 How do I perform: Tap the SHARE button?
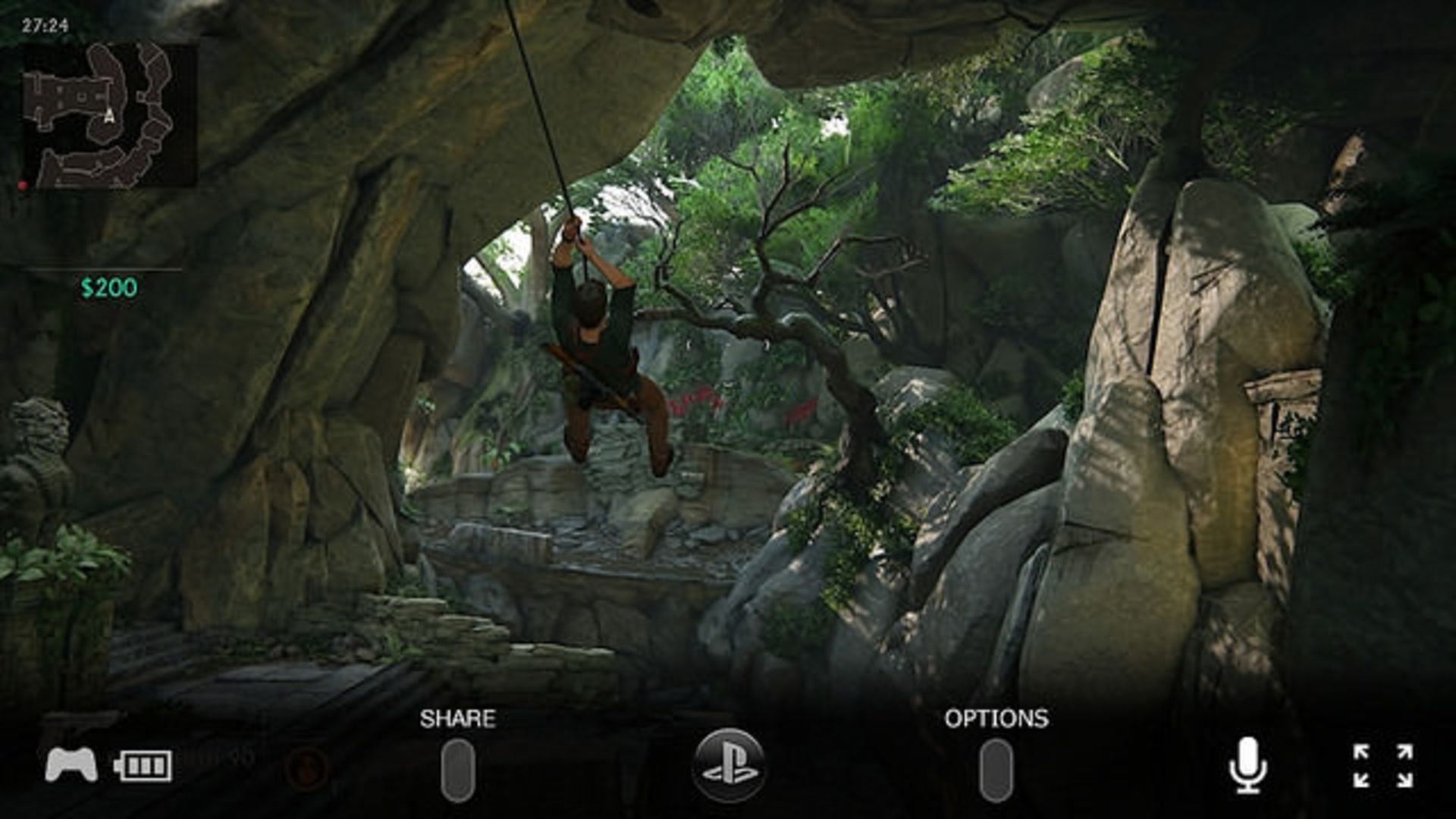pos(458,770)
